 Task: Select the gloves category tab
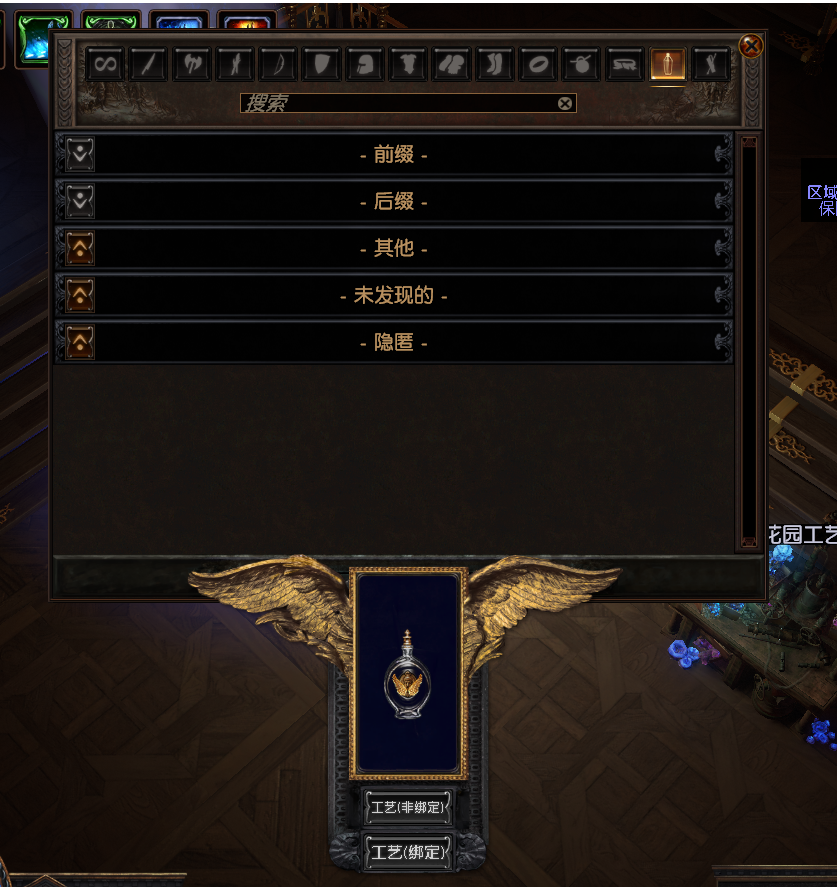click(x=451, y=65)
